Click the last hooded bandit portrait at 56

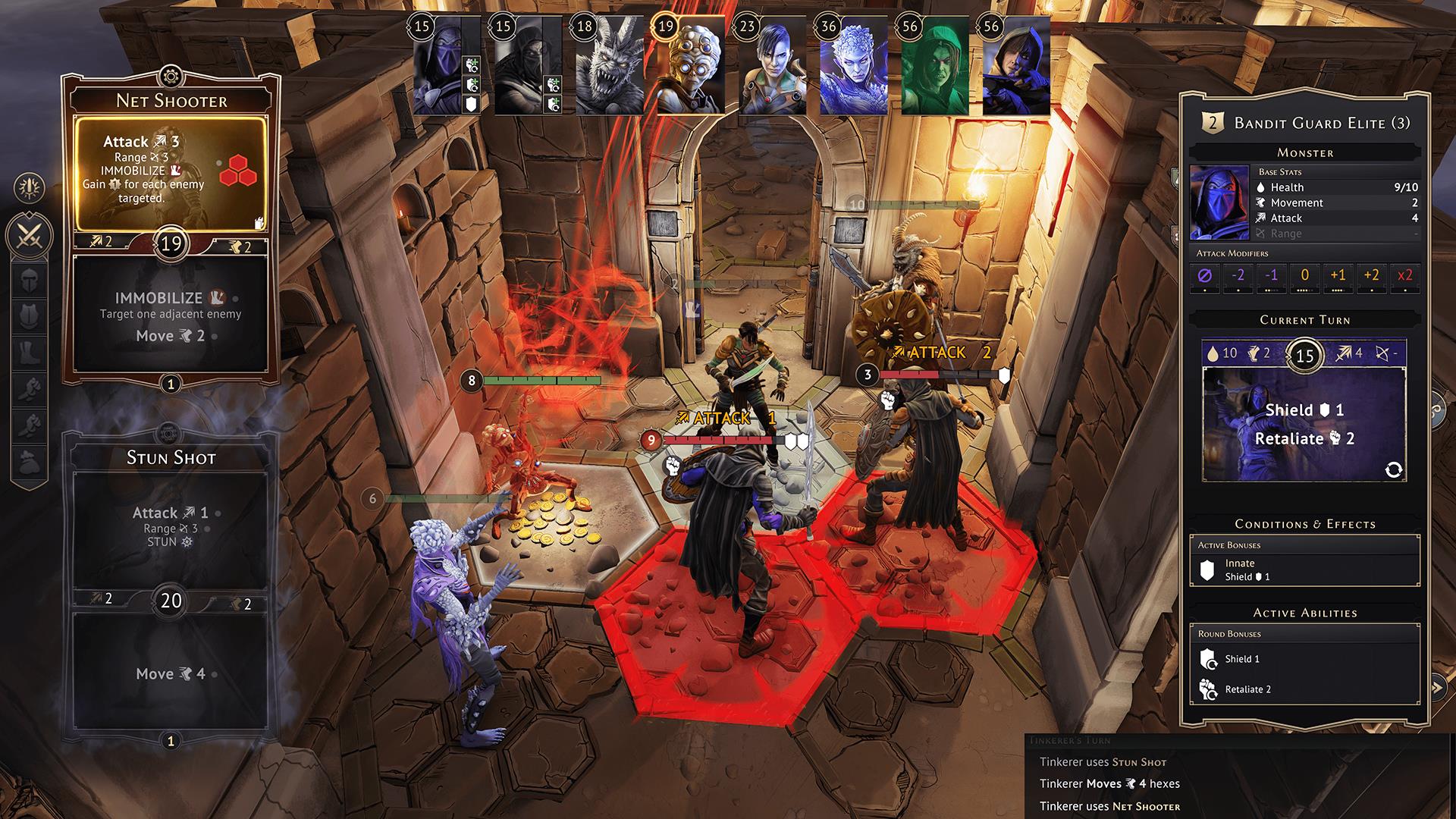1016,67
